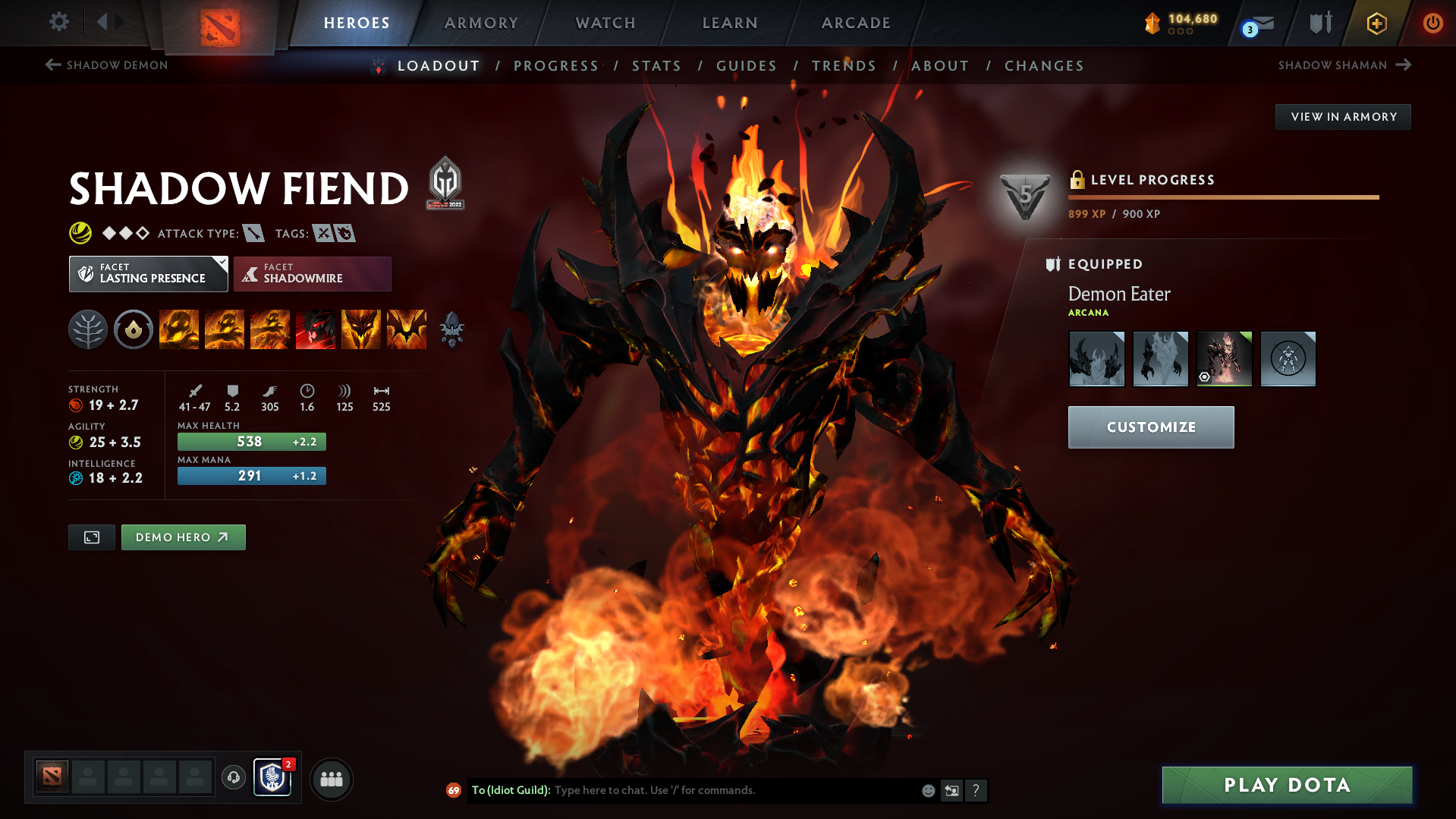Select the equipped Demon Eater arcana thumbnail

pyautogui.click(x=1224, y=358)
